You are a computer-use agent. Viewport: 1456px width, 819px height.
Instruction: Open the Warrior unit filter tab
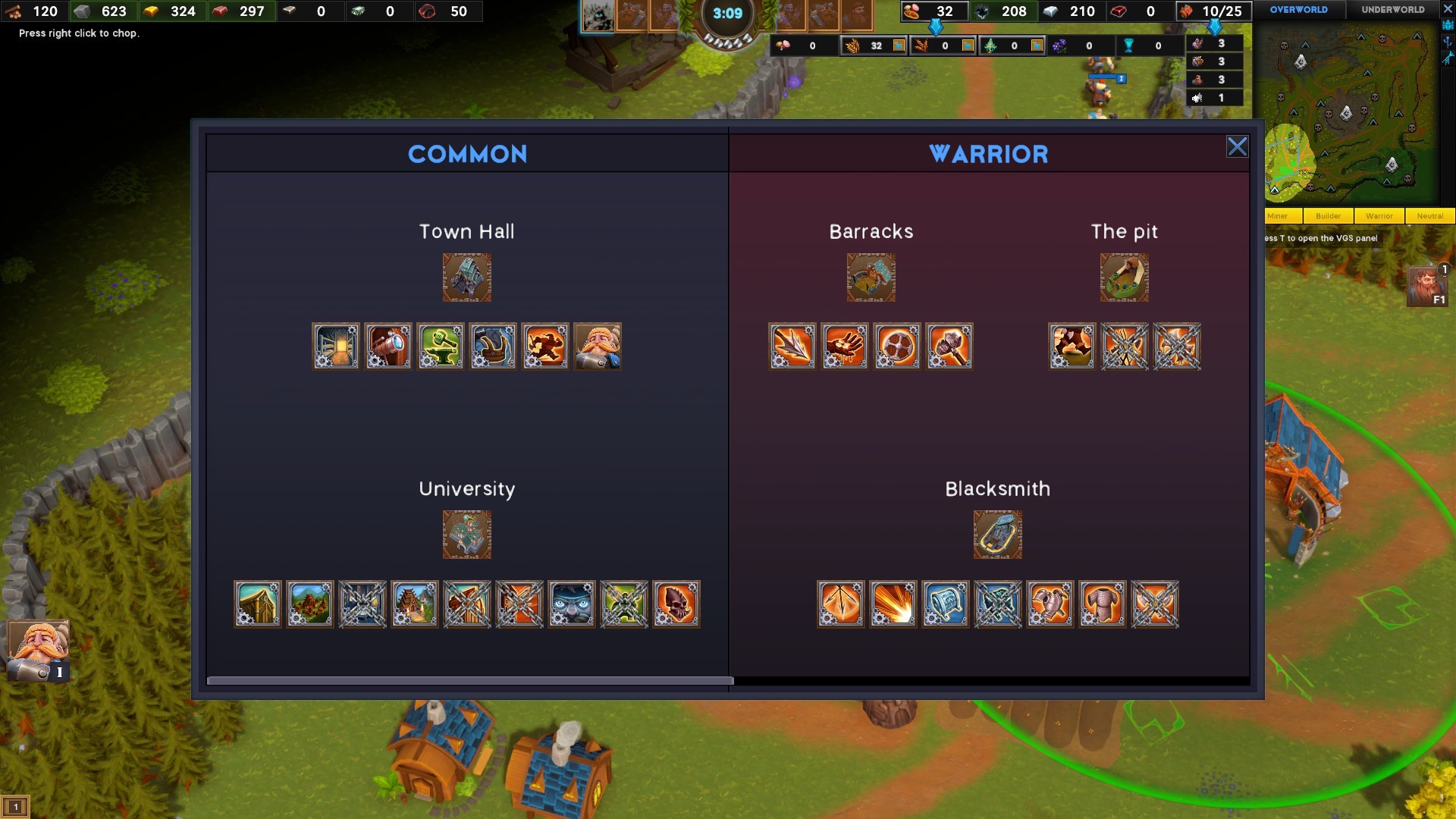click(1379, 216)
